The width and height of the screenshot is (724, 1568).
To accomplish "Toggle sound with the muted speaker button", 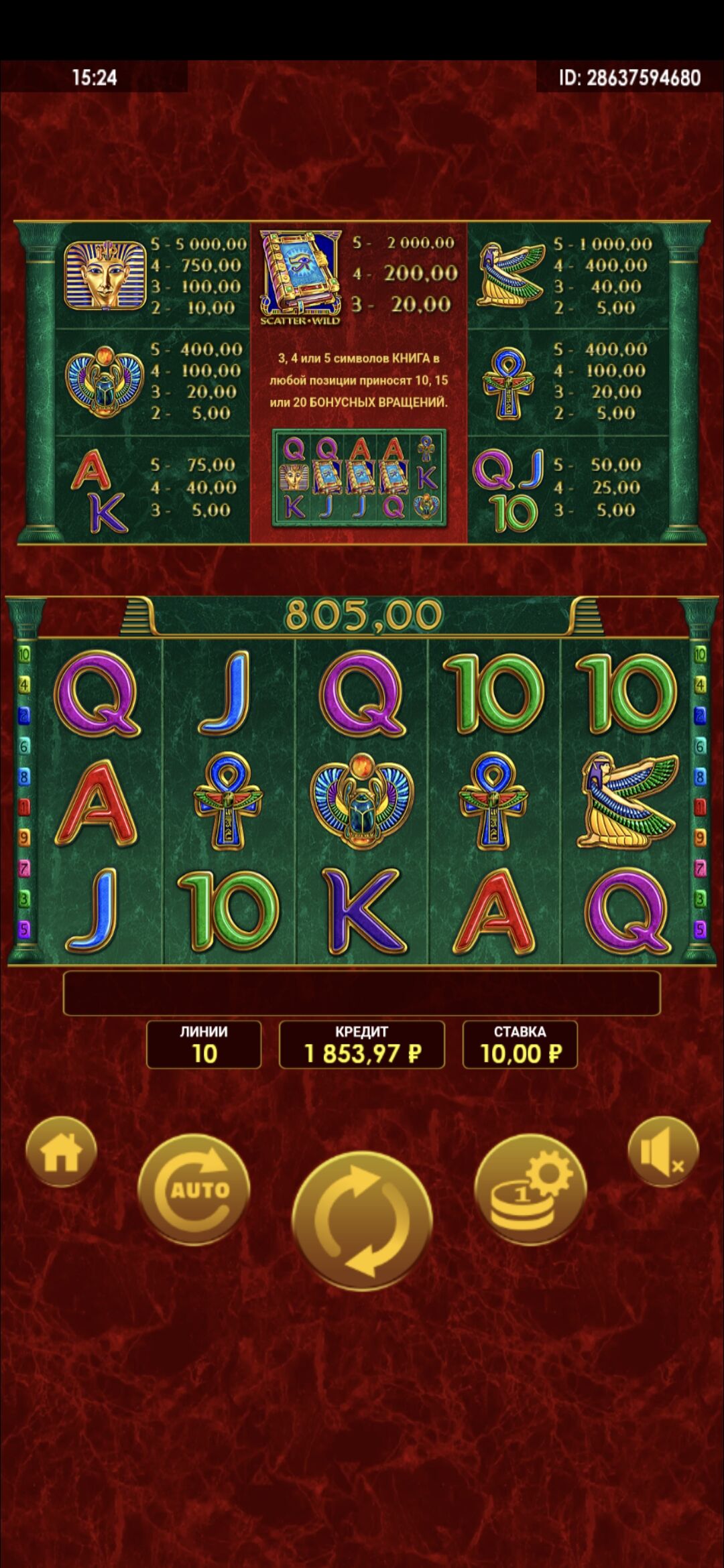I will tap(663, 1152).
